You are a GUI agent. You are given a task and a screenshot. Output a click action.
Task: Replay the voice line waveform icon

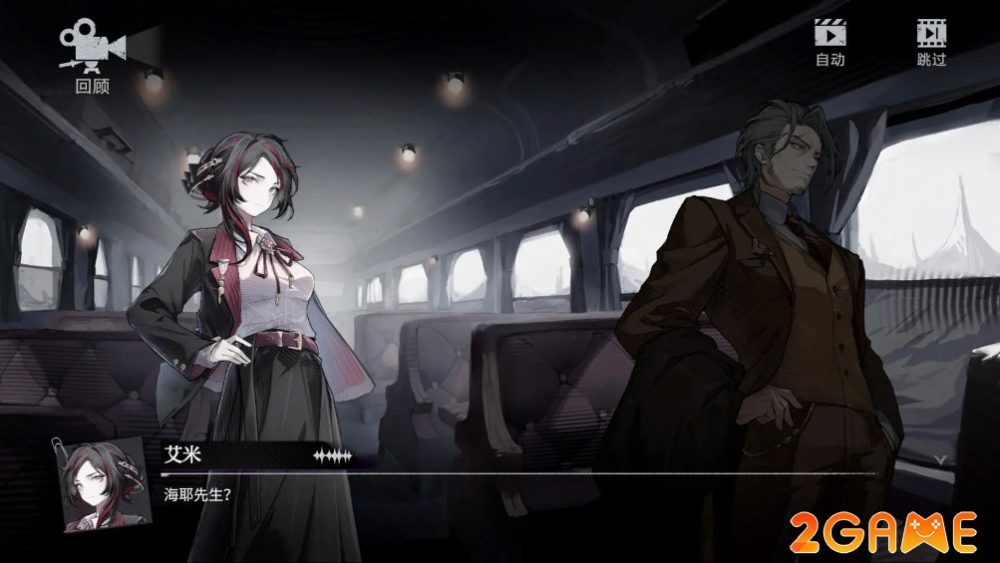tap(333, 456)
